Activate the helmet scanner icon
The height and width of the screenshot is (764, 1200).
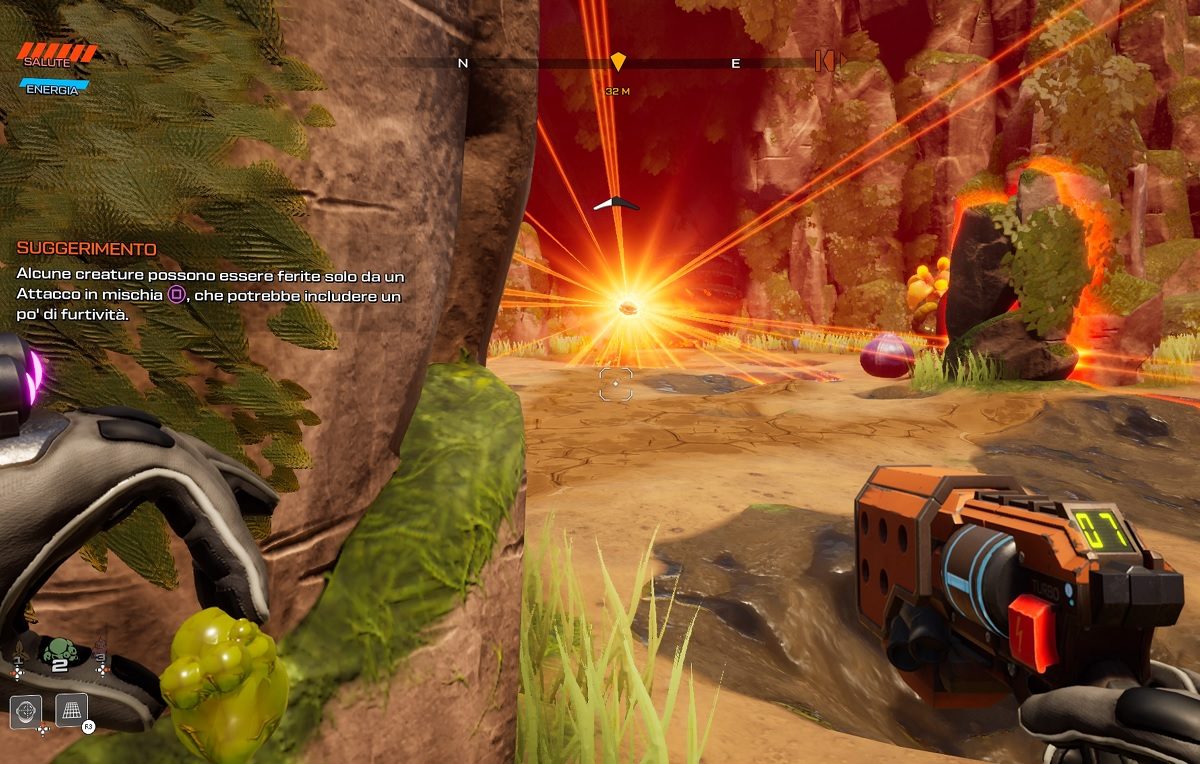coord(26,712)
